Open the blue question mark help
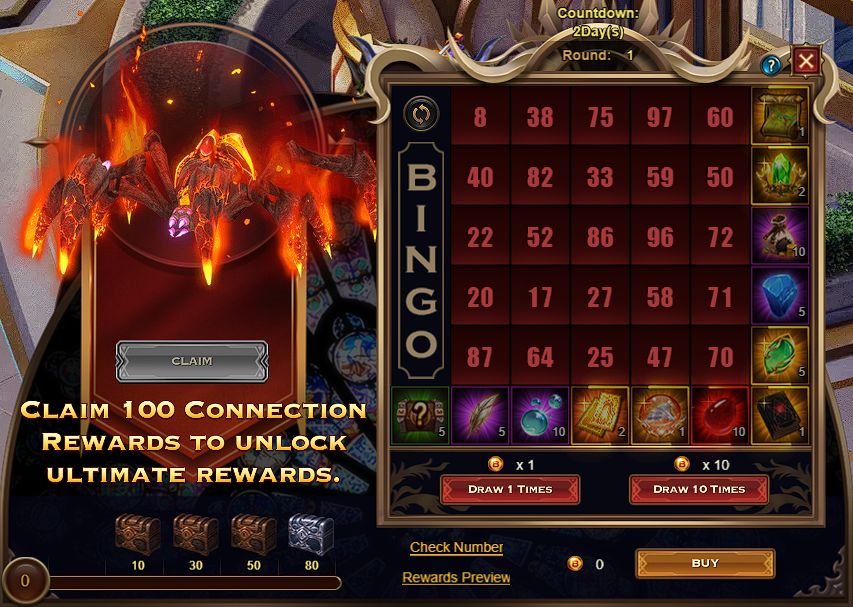 [x=771, y=66]
